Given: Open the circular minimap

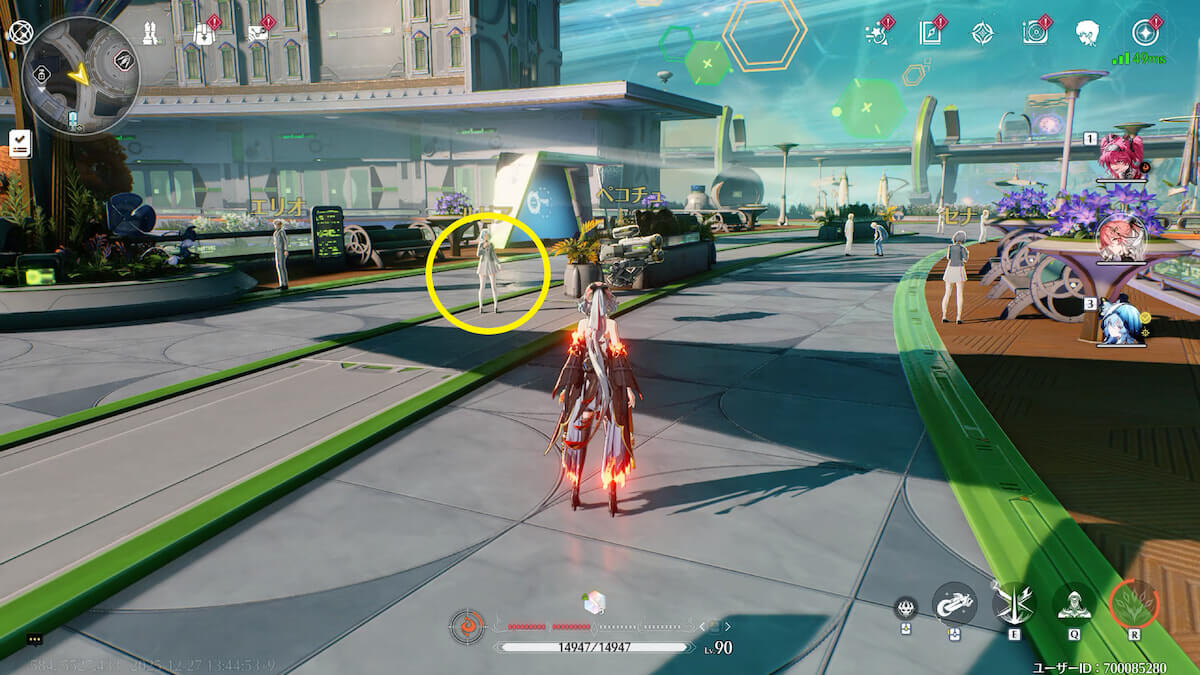Looking at the screenshot, I should 80,75.
